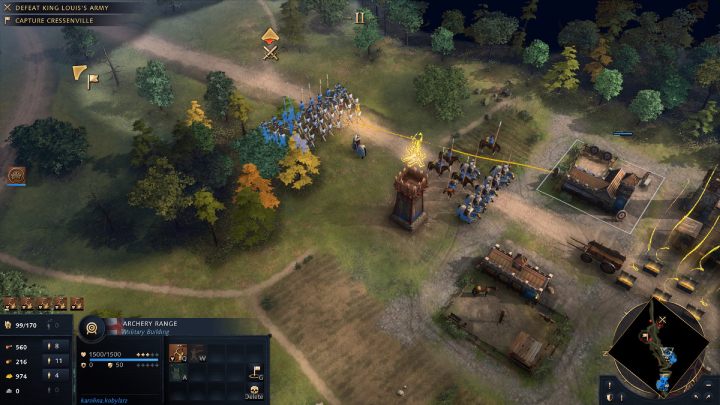Select the first control group portrait
This screenshot has width=720, height=405.
9,302
